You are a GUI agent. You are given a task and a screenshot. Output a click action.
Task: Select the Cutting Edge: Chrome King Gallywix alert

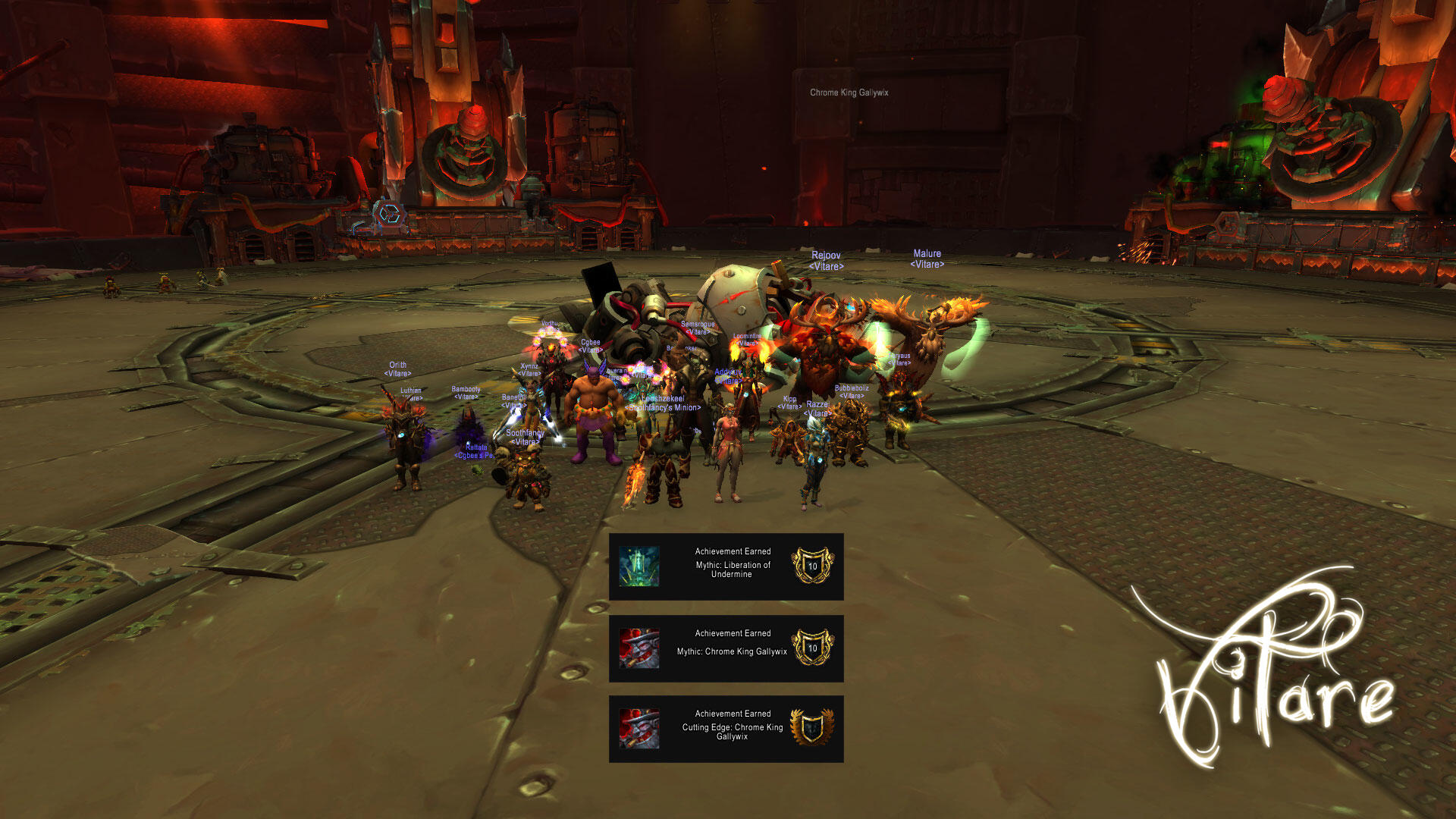pos(726,729)
